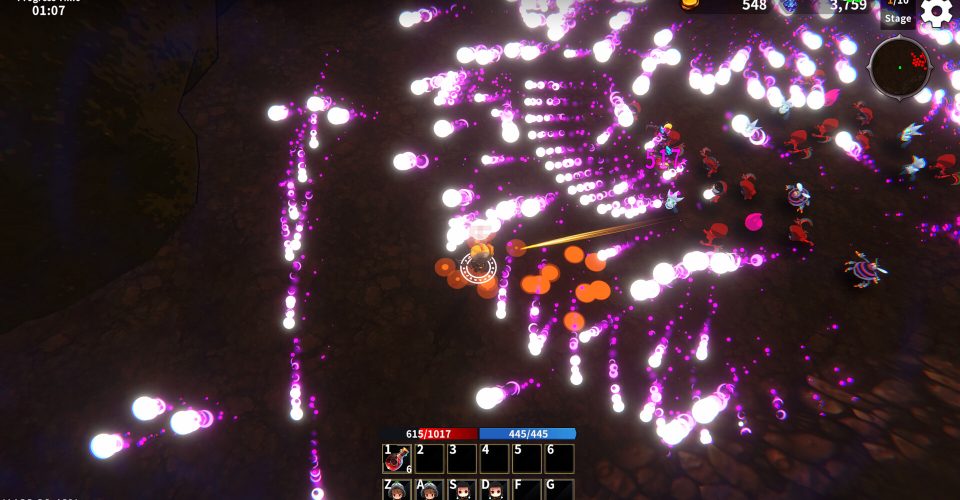Use the red potion in slot 1
960x500 pixels.
point(397,458)
